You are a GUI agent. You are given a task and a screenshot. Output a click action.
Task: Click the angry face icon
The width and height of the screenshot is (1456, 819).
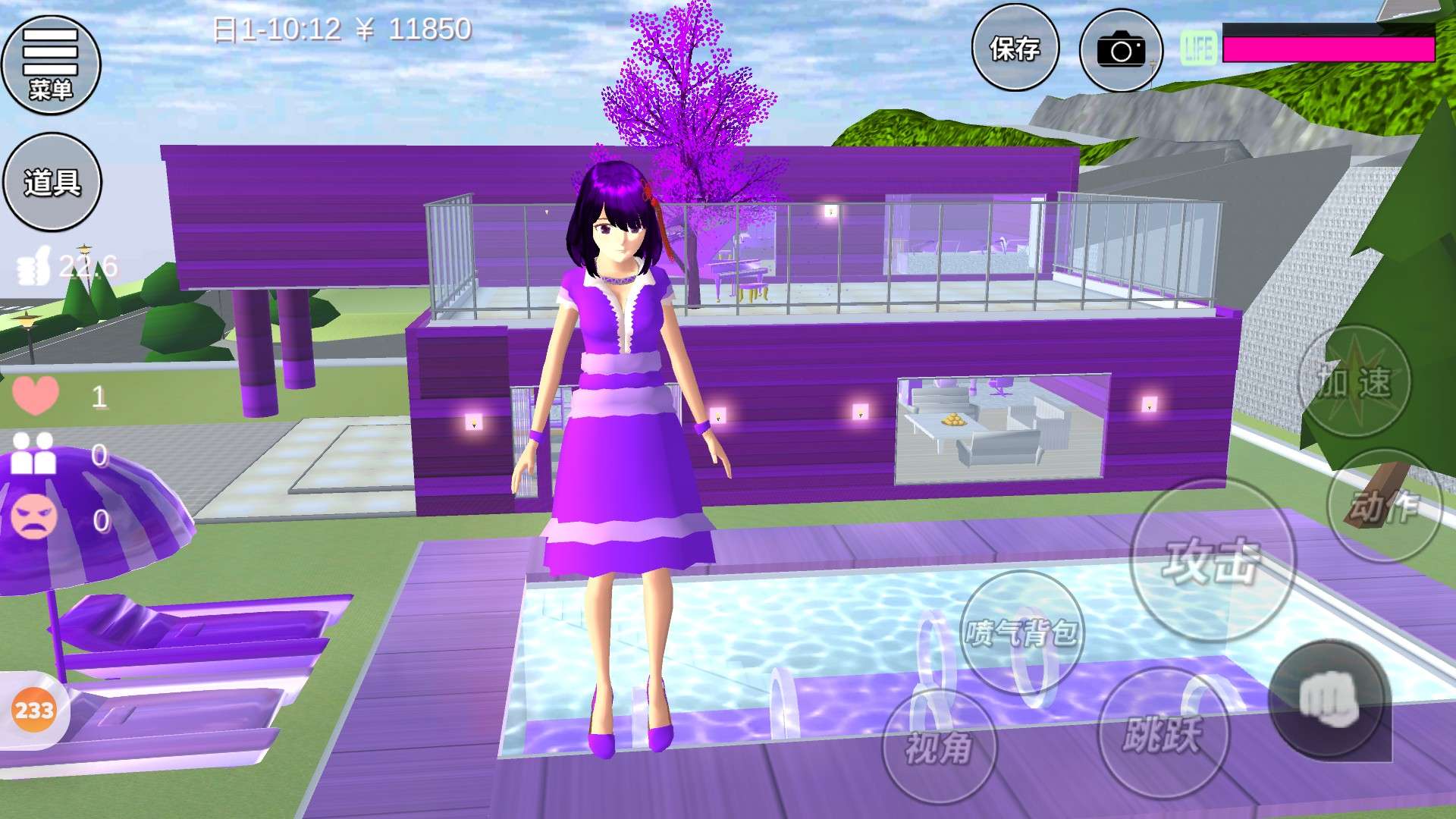(34, 517)
